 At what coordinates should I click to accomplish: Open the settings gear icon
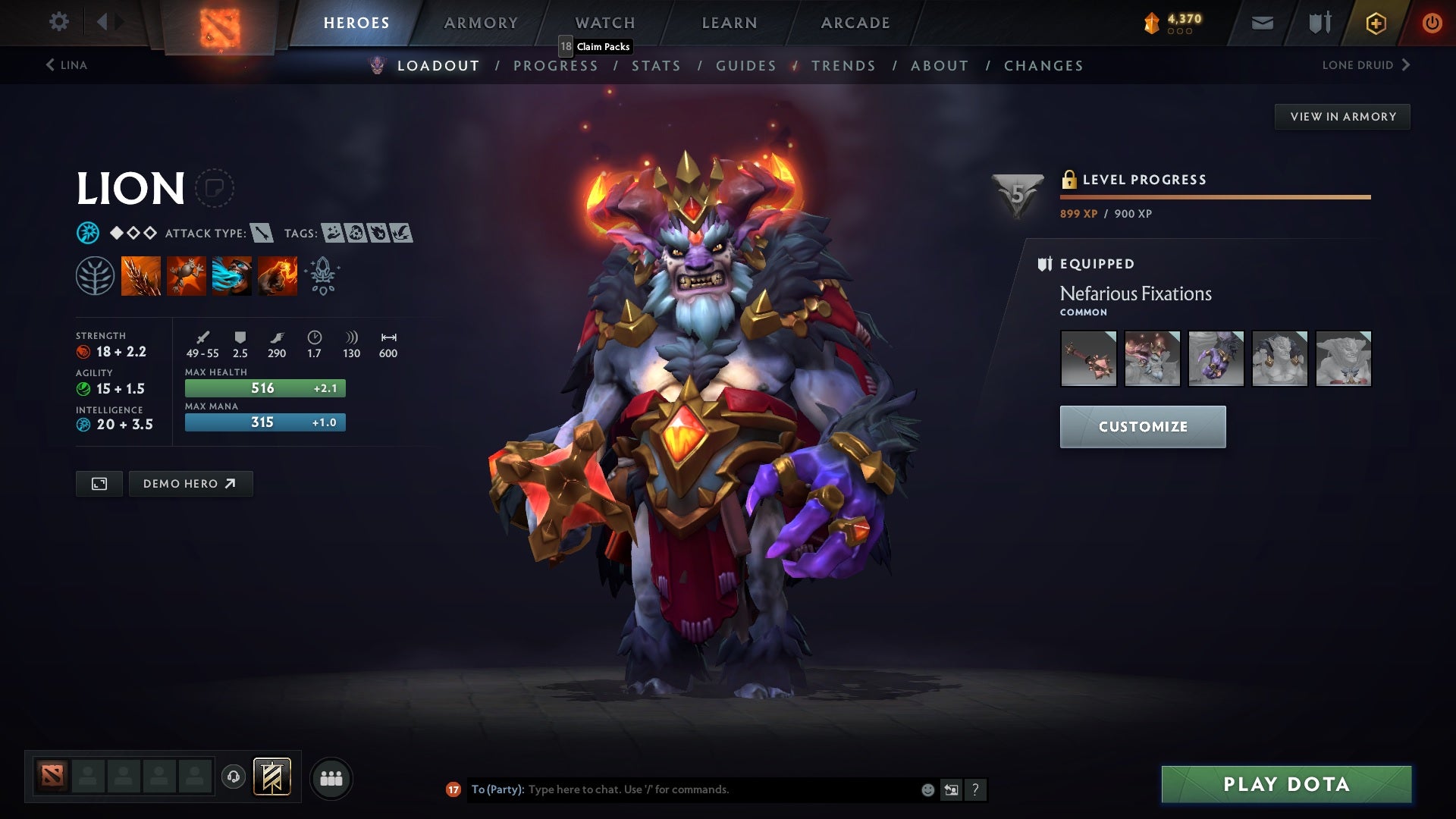click(x=59, y=22)
